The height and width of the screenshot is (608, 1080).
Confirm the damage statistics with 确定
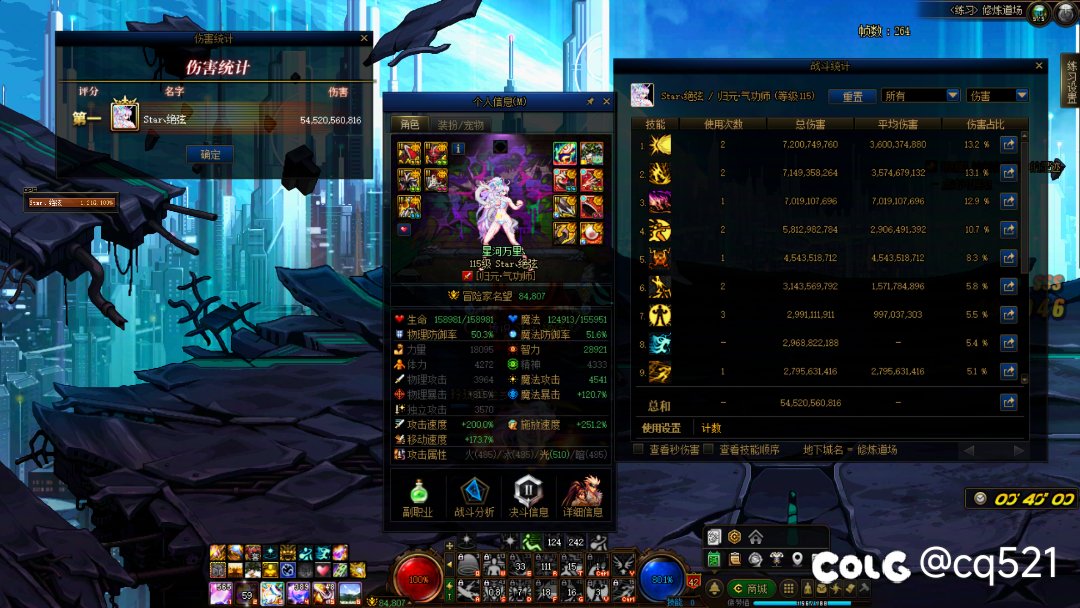coord(210,155)
